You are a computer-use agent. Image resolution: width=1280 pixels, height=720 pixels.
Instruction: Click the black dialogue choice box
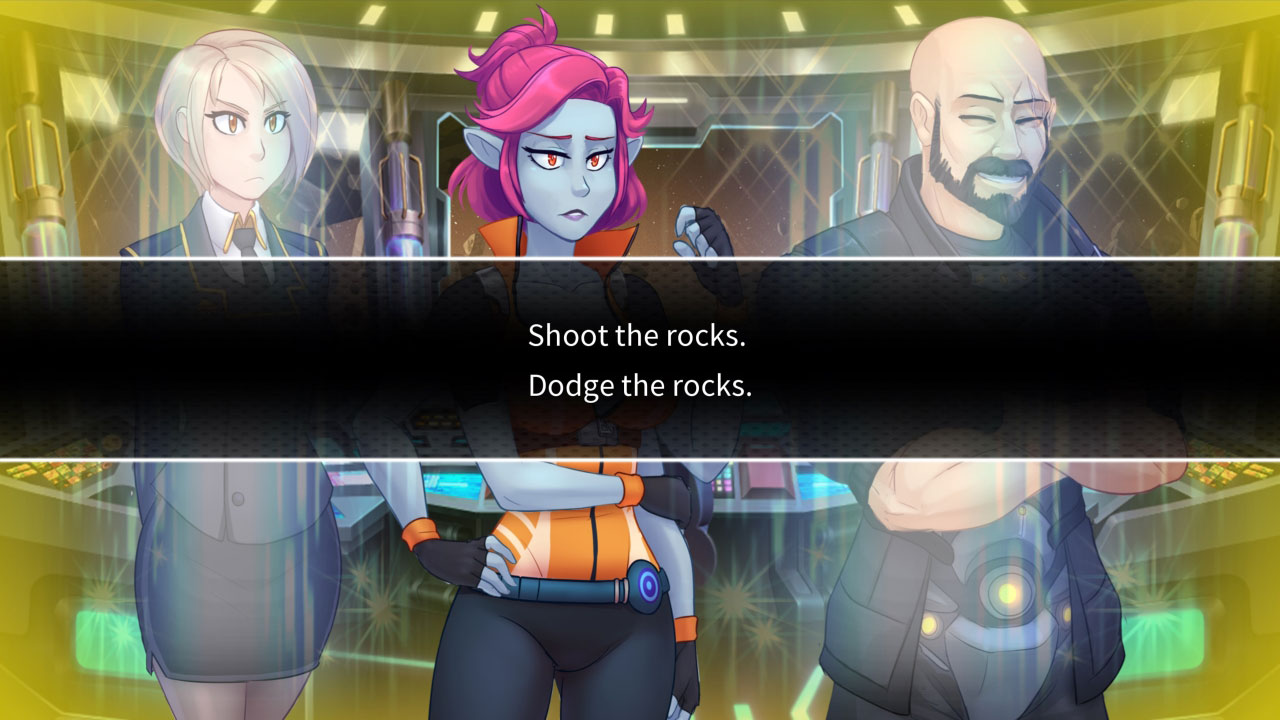click(640, 360)
